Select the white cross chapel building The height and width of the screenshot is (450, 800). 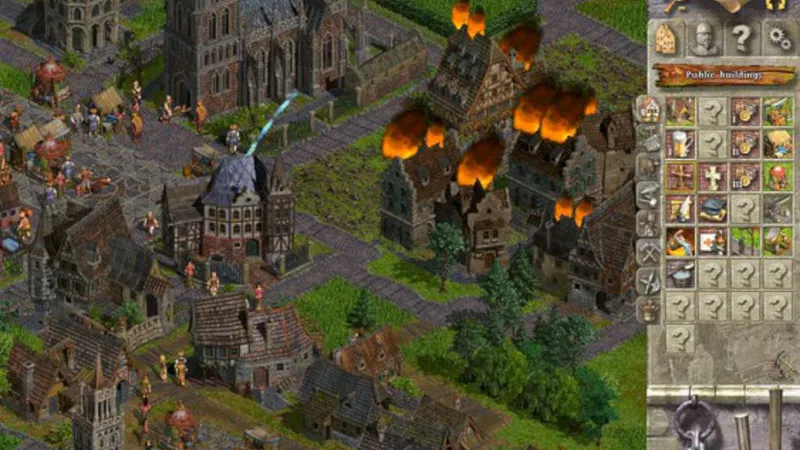[x=713, y=176]
